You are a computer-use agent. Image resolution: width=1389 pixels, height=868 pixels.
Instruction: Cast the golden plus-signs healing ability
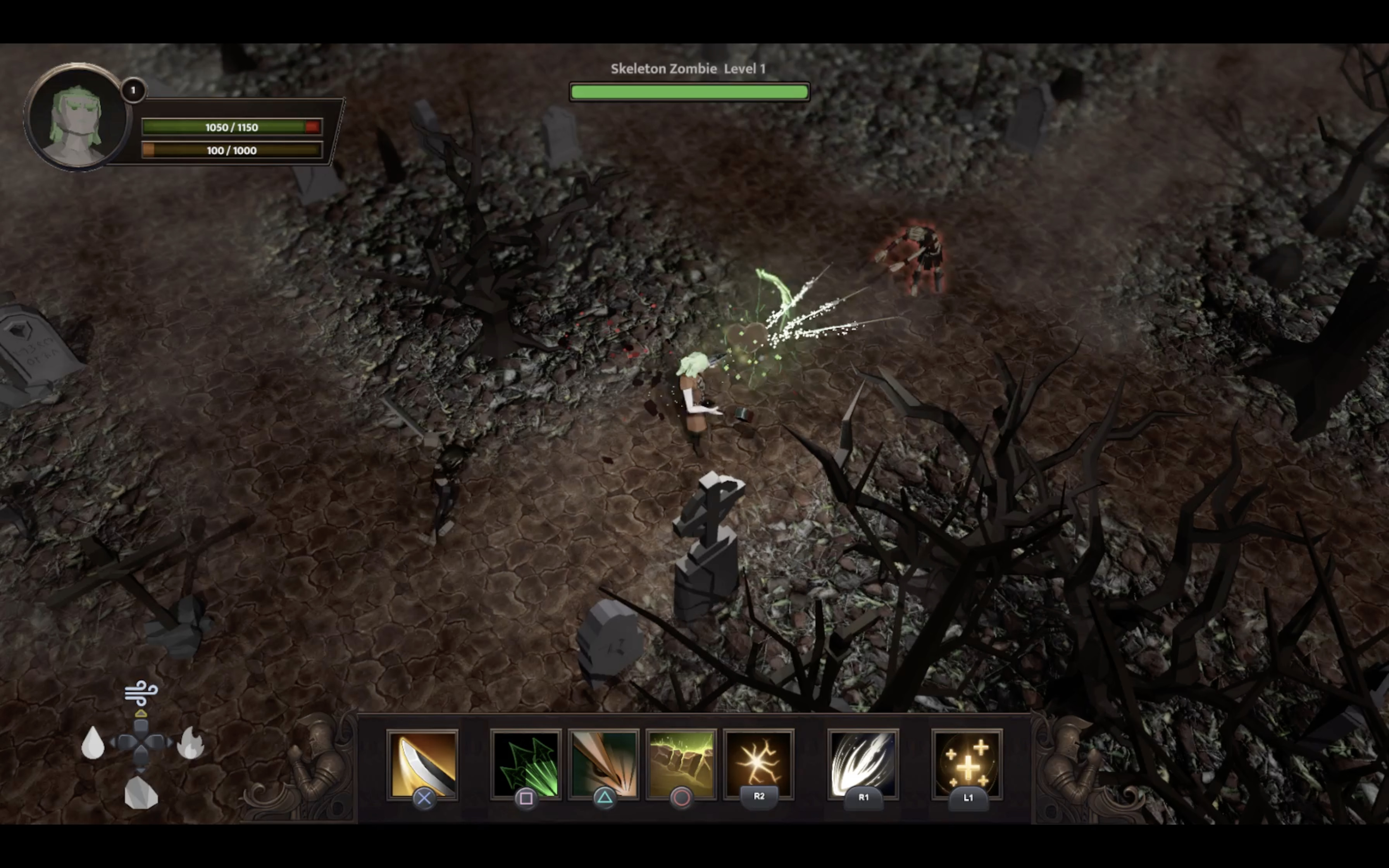(967, 763)
